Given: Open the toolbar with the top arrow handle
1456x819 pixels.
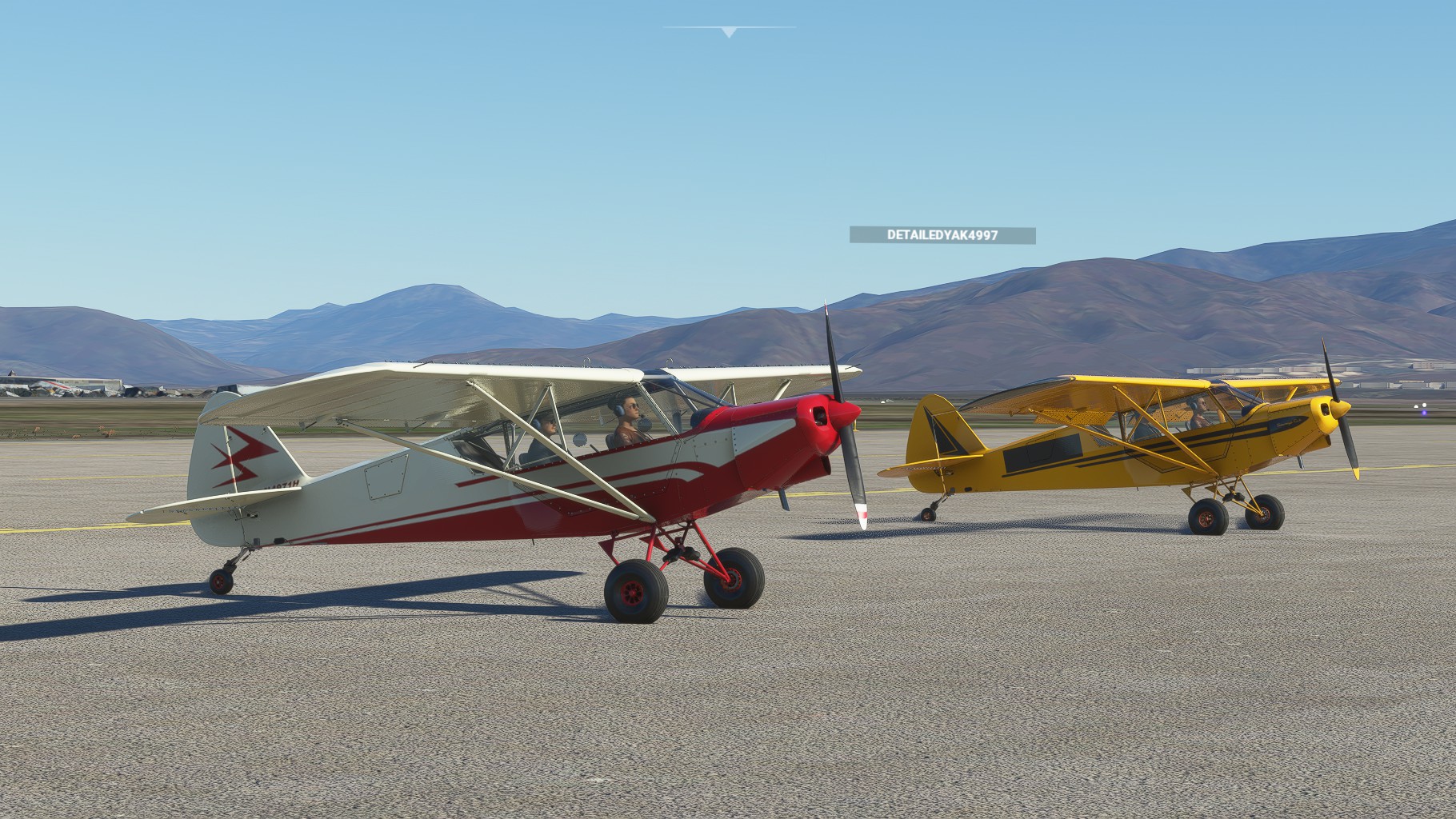Looking at the screenshot, I should pyautogui.click(x=728, y=32).
